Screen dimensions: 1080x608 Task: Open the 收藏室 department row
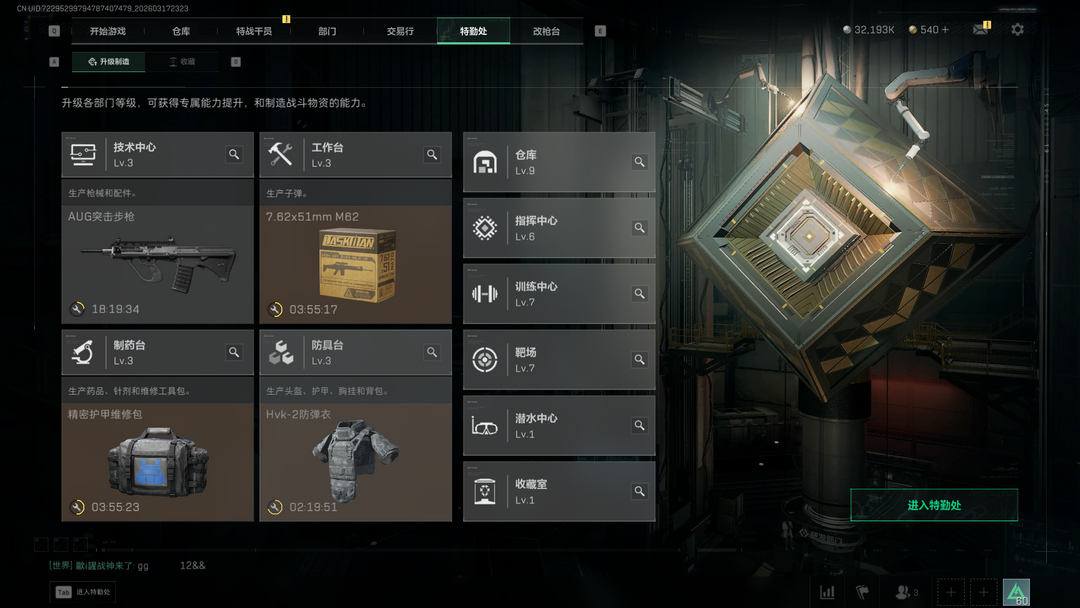point(559,491)
